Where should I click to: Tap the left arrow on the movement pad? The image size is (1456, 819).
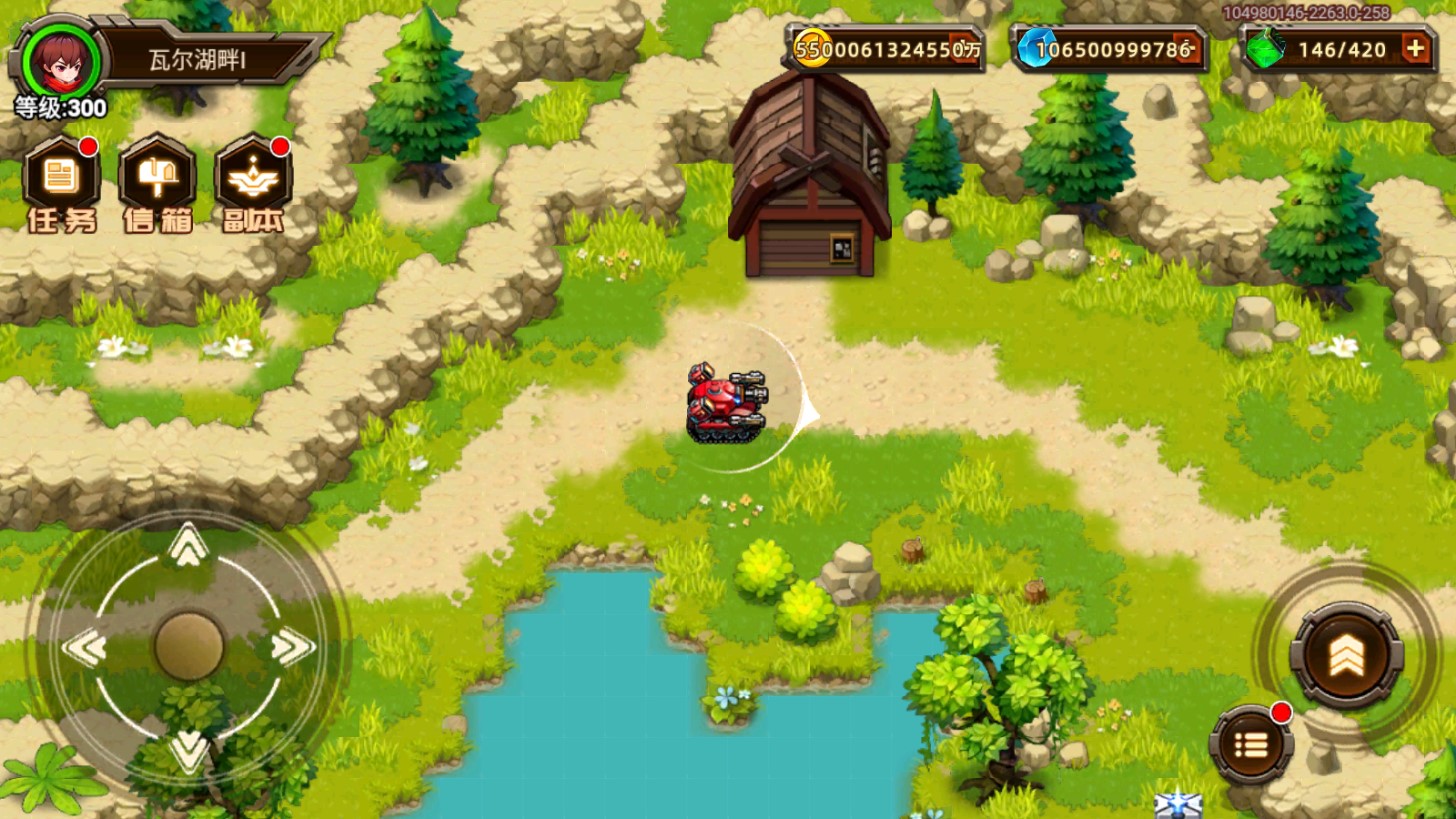(85, 648)
